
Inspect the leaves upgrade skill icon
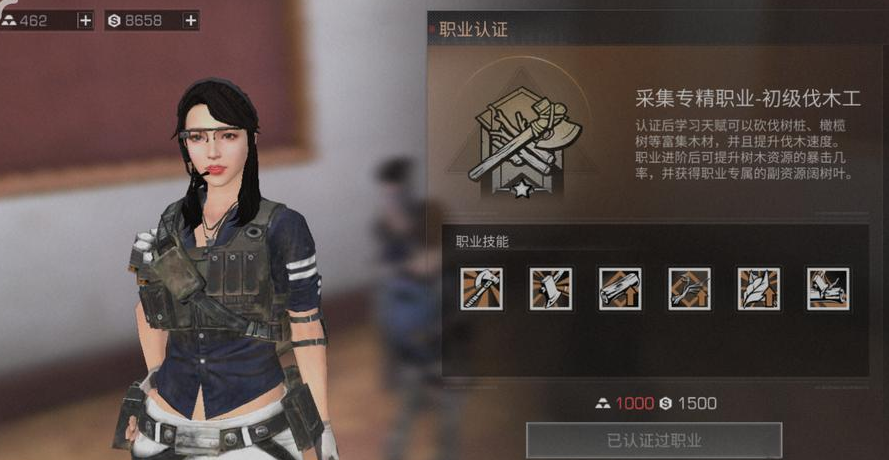coord(758,288)
